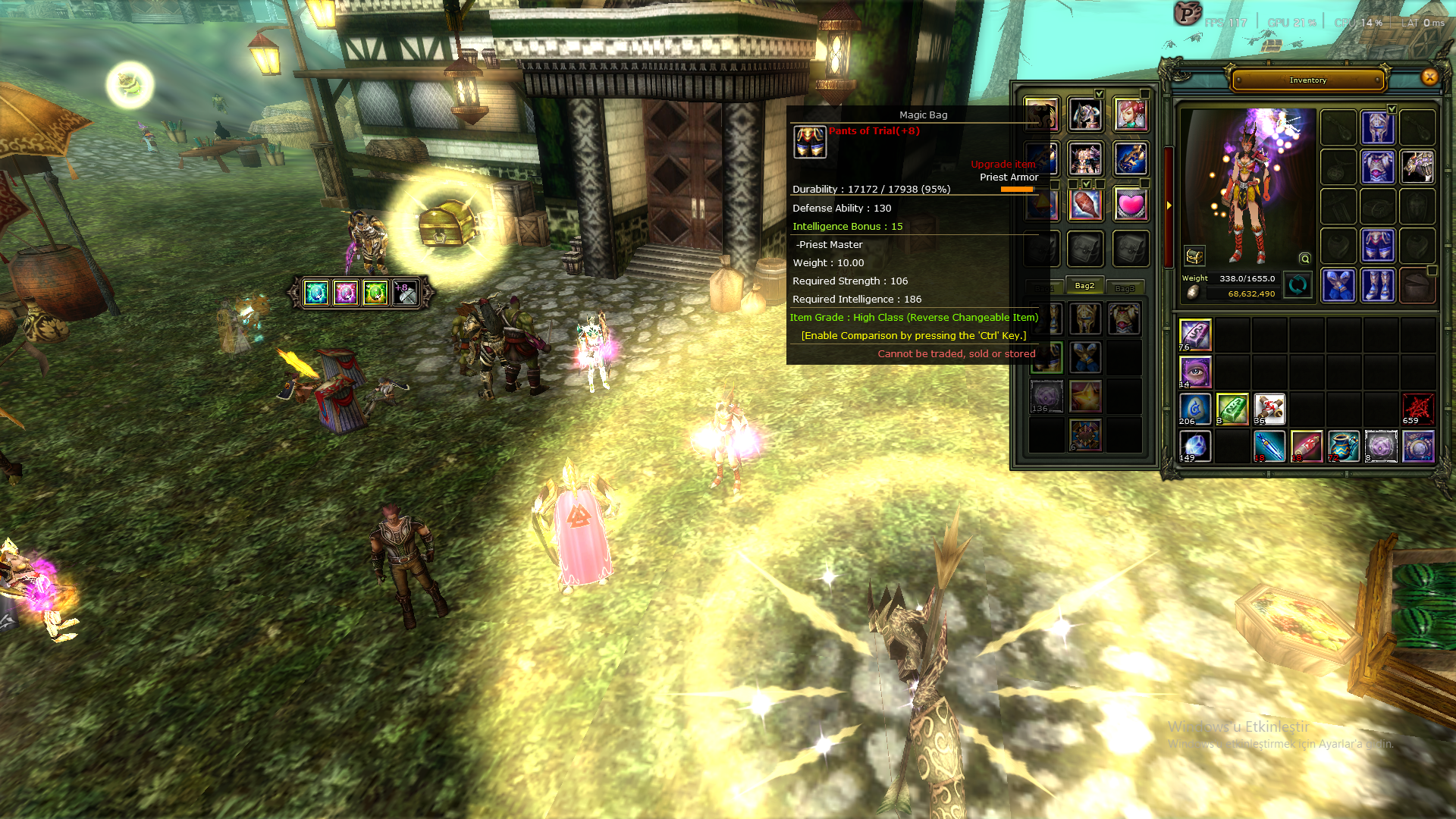
Task: Click the equipped blue boots slot
Action: [x=1379, y=284]
